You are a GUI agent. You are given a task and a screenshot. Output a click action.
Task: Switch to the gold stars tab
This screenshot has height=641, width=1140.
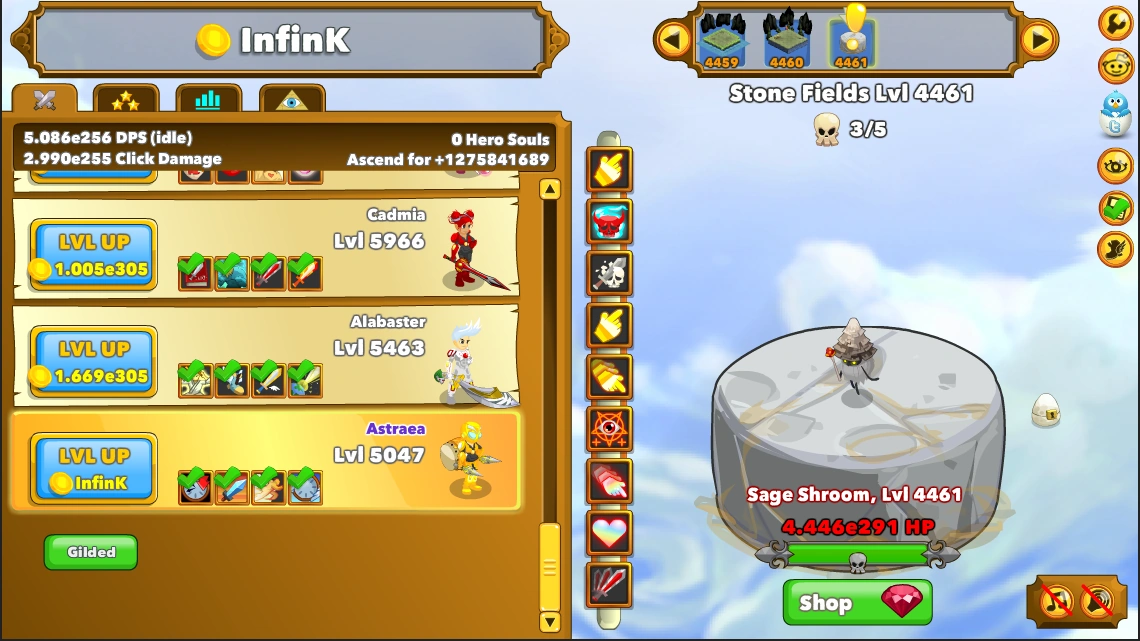tap(126, 100)
